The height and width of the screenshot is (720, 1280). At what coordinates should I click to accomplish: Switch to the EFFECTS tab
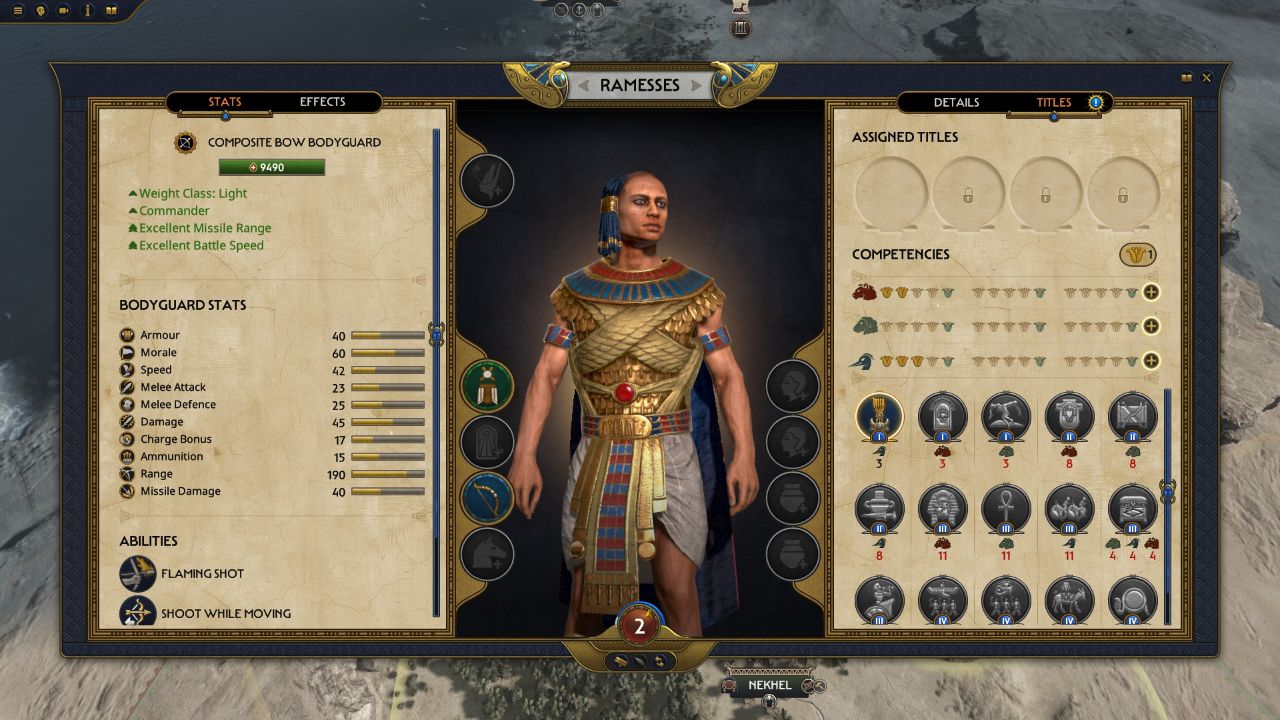pyautogui.click(x=321, y=101)
